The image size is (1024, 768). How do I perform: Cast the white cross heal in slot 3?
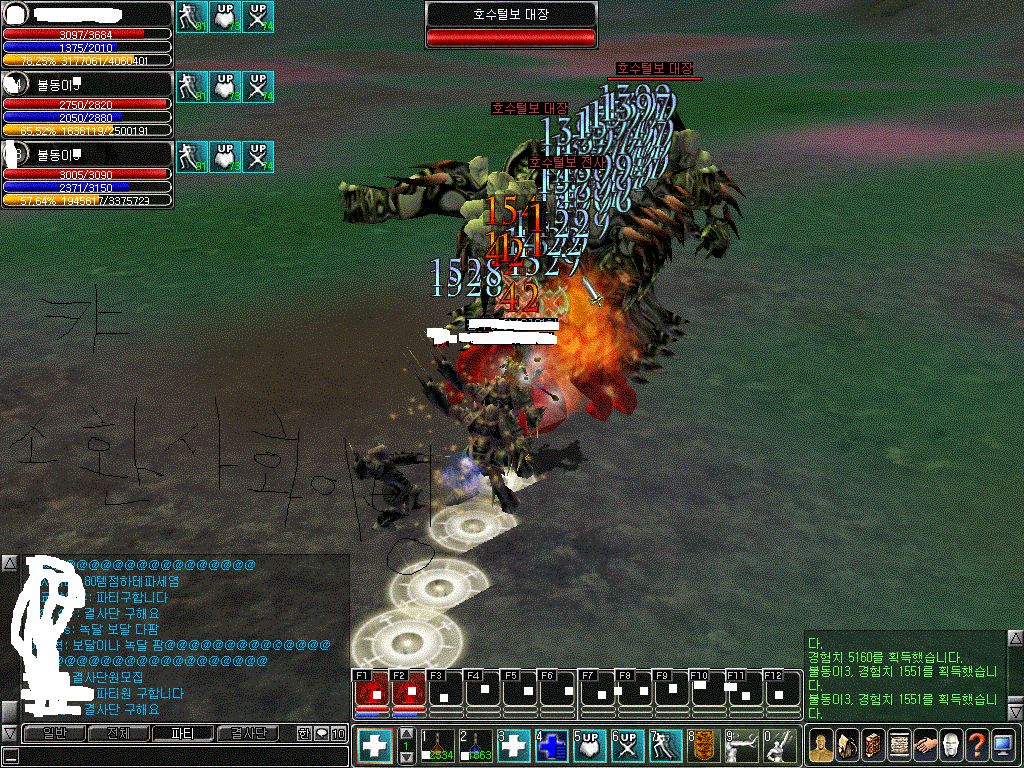[x=514, y=746]
